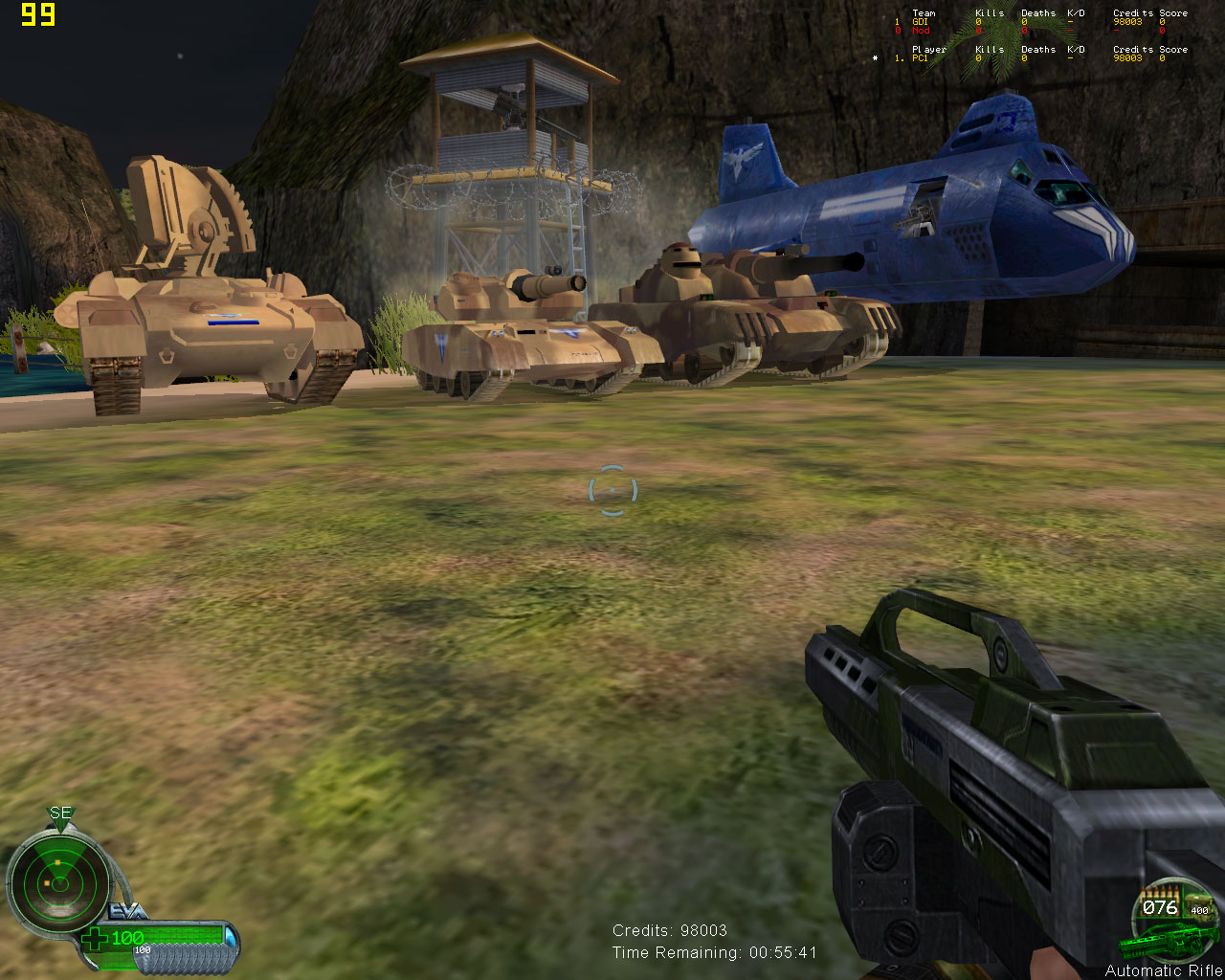Select the GDI team scoreboard row

(1039, 22)
